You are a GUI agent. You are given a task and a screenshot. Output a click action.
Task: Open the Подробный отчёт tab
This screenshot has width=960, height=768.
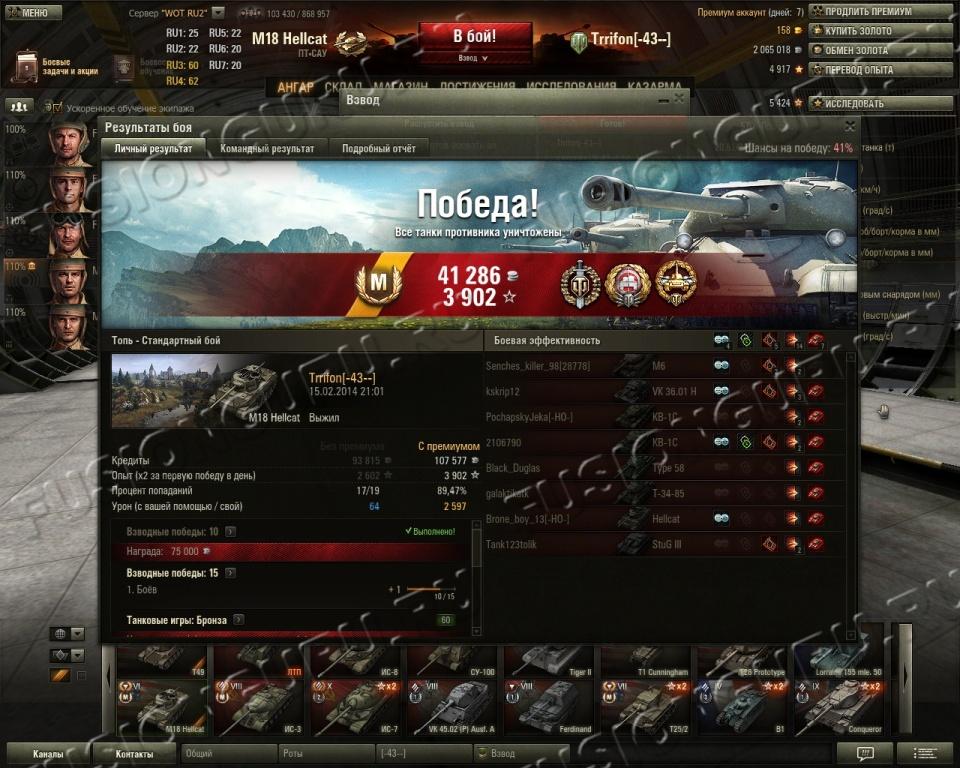(378, 149)
